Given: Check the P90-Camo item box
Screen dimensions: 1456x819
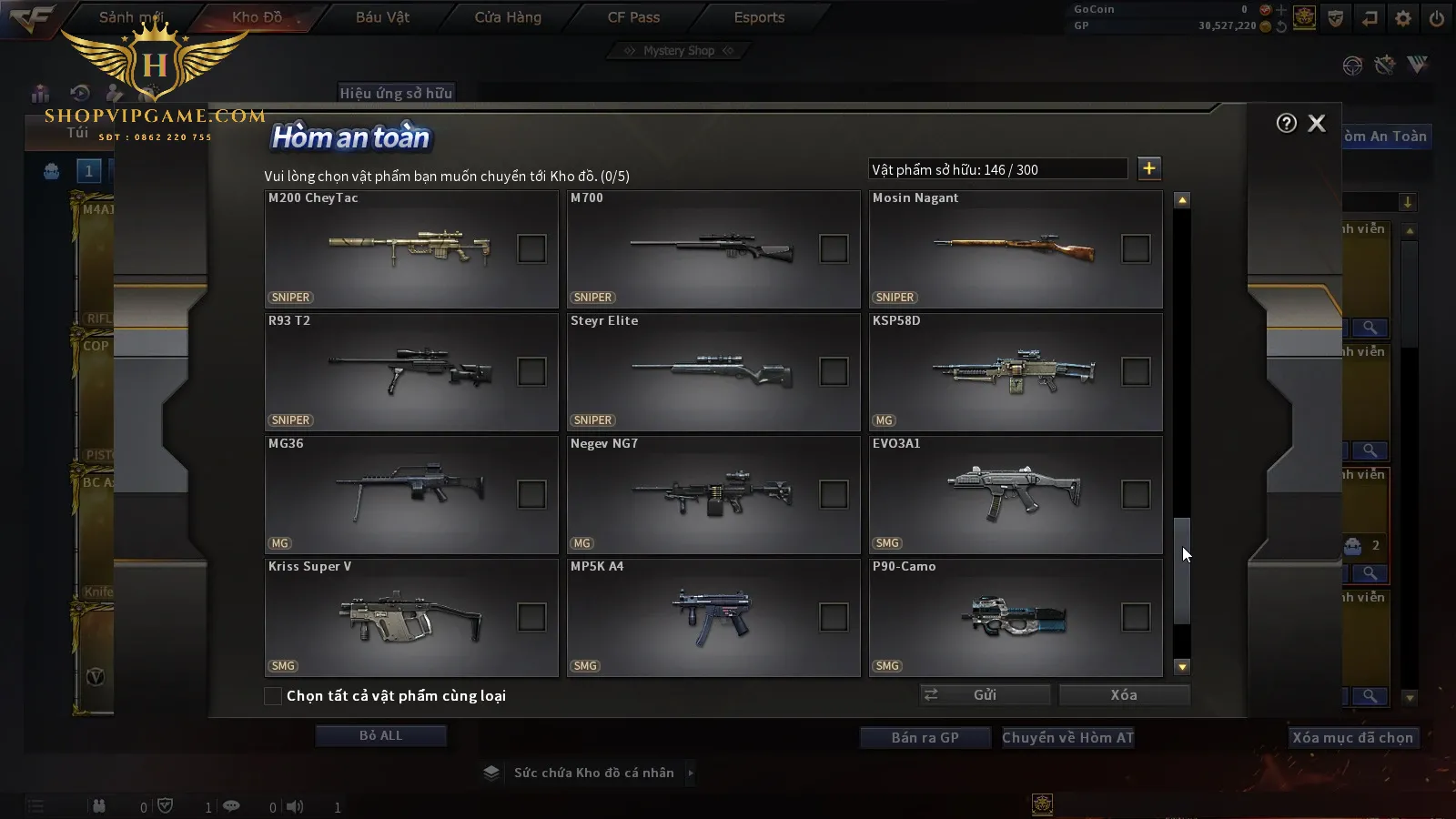Looking at the screenshot, I should click(x=1136, y=617).
